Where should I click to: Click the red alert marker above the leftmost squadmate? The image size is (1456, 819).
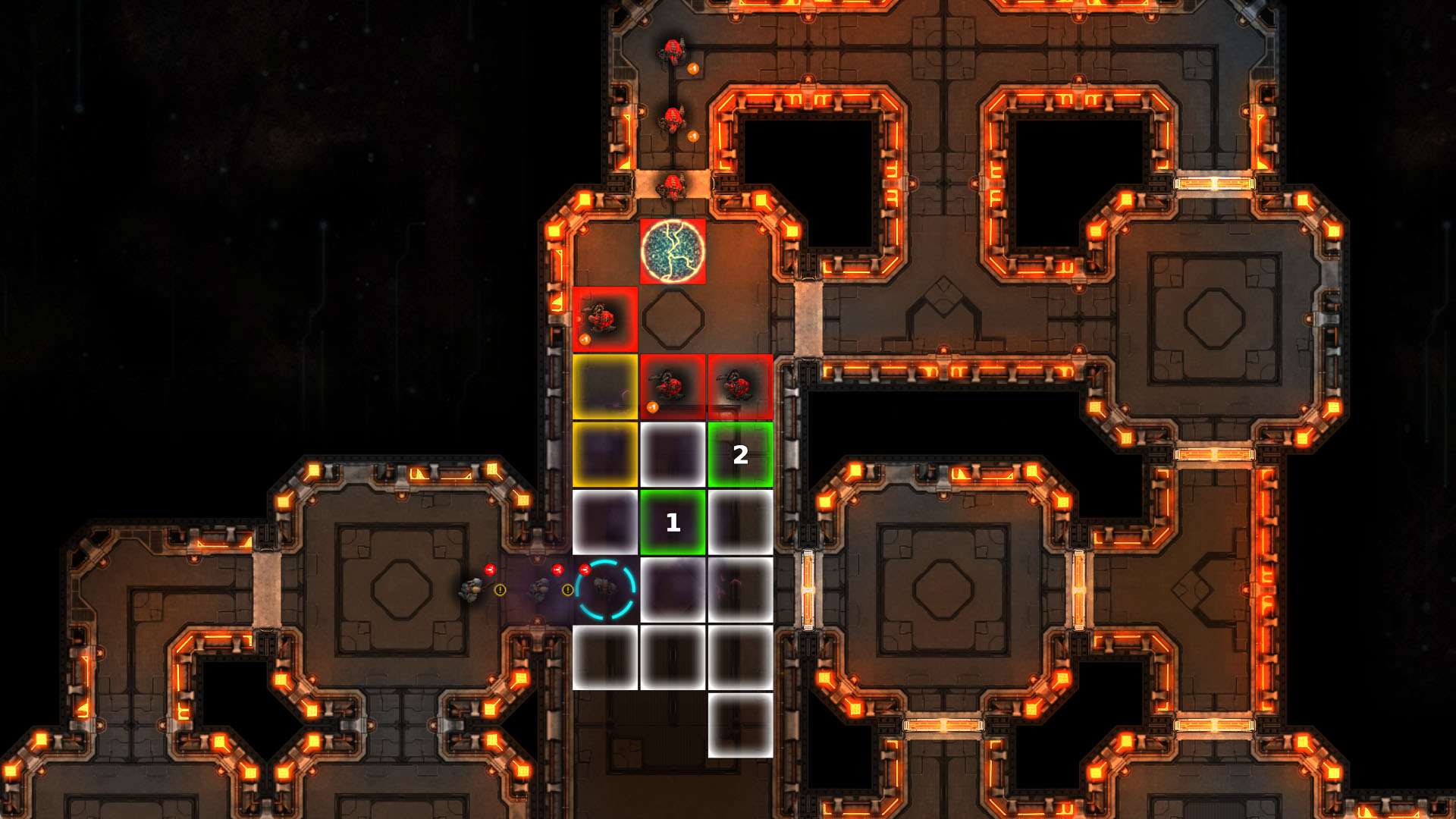point(490,570)
